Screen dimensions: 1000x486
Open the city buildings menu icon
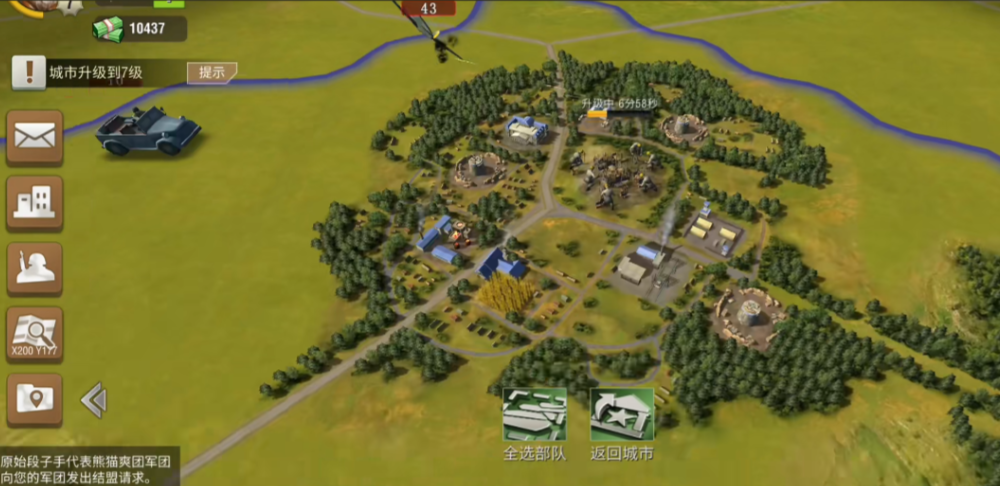(x=35, y=203)
